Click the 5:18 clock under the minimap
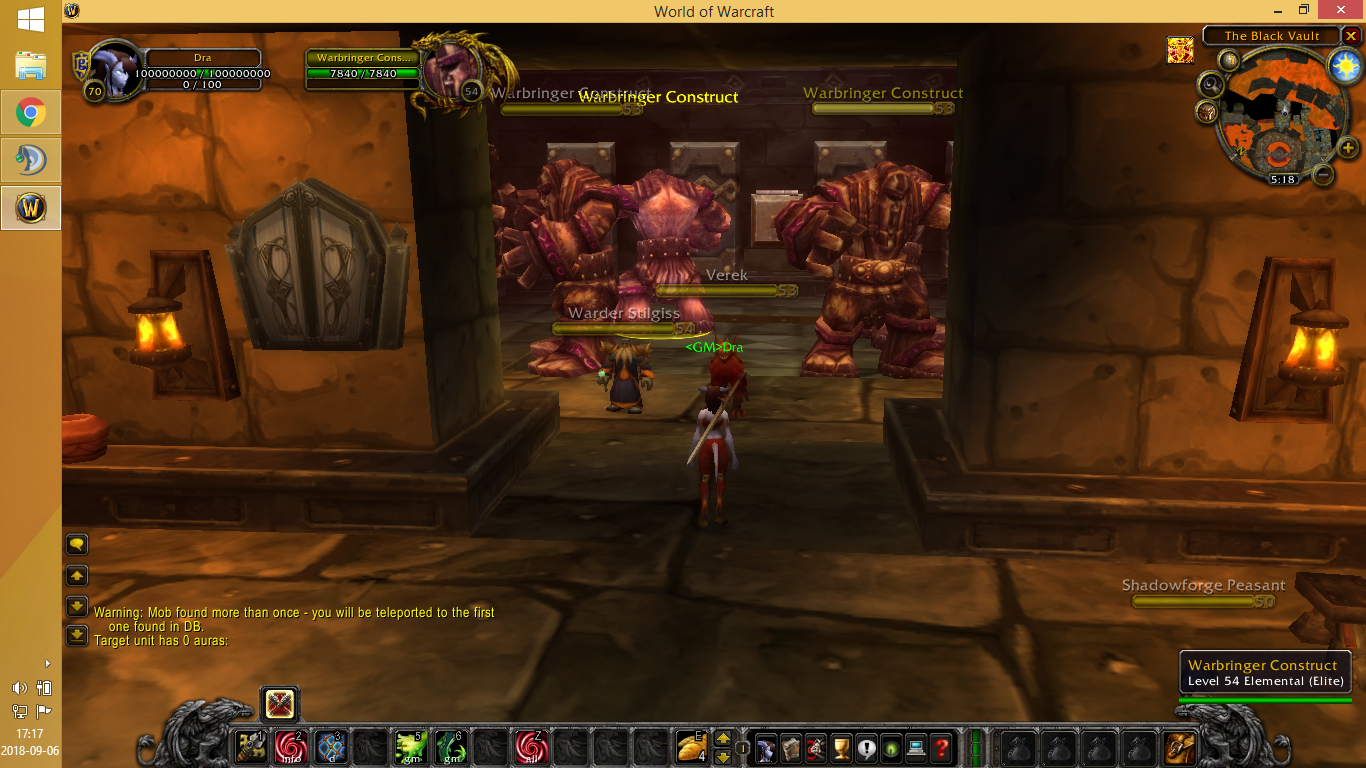This screenshot has width=1366, height=768. click(x=1284, y=179)
